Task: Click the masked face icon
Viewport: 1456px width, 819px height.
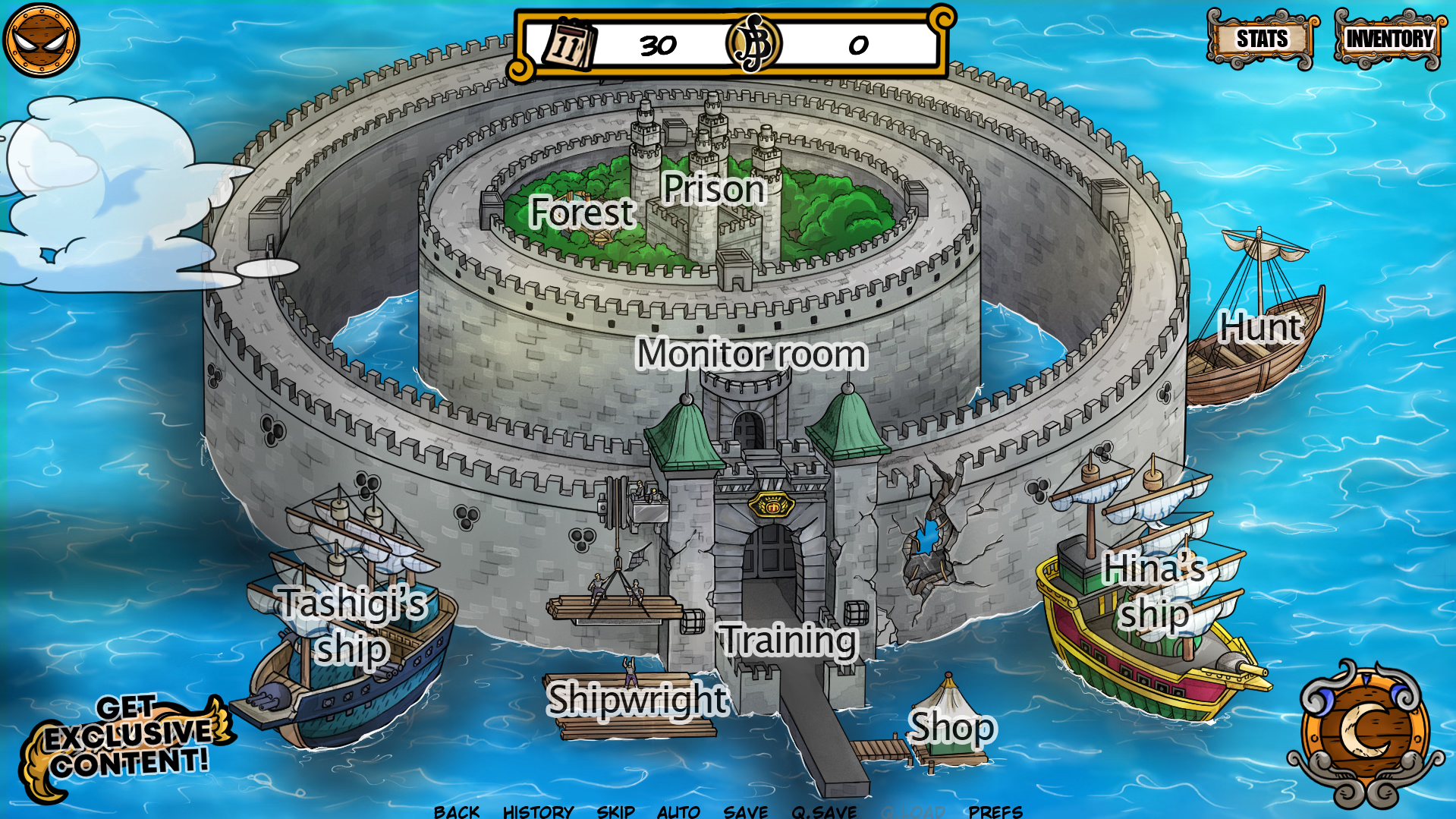Action: point(41,40)
